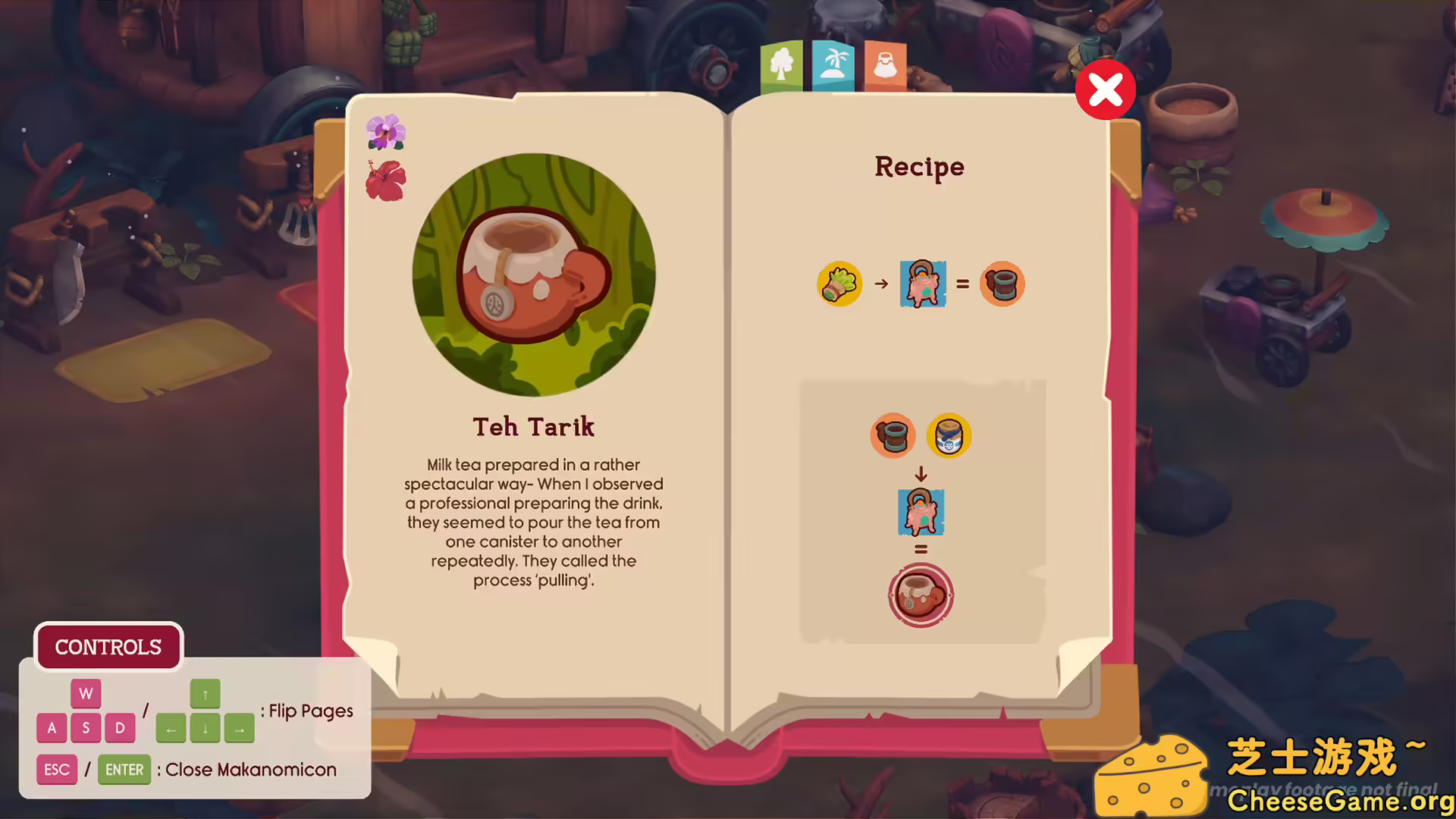Open the palm island section tab
The image size is (1456, 819).
click(x=833, y=65)
